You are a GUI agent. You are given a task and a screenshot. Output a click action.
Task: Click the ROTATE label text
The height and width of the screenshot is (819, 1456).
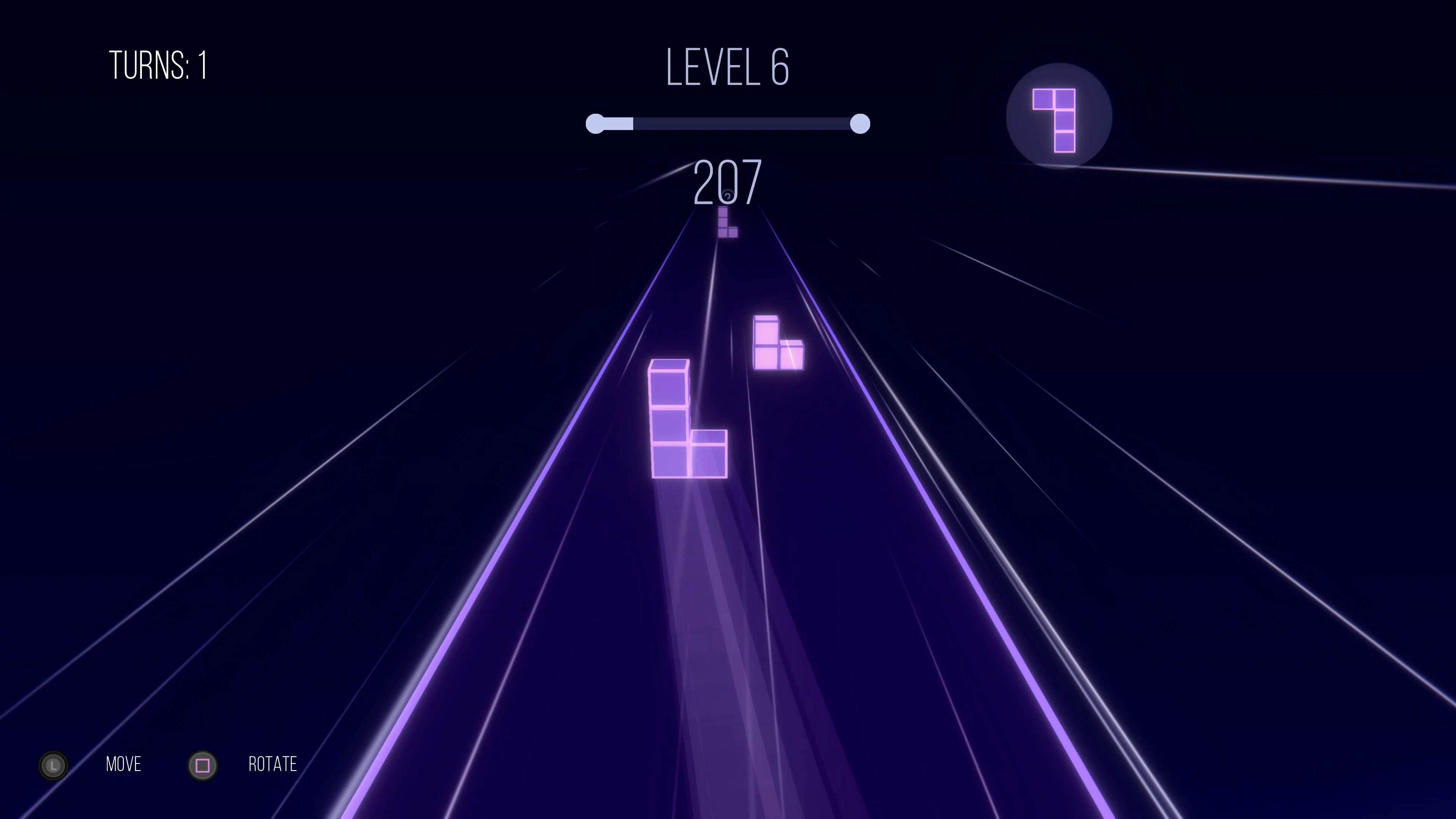pos(273,765)
